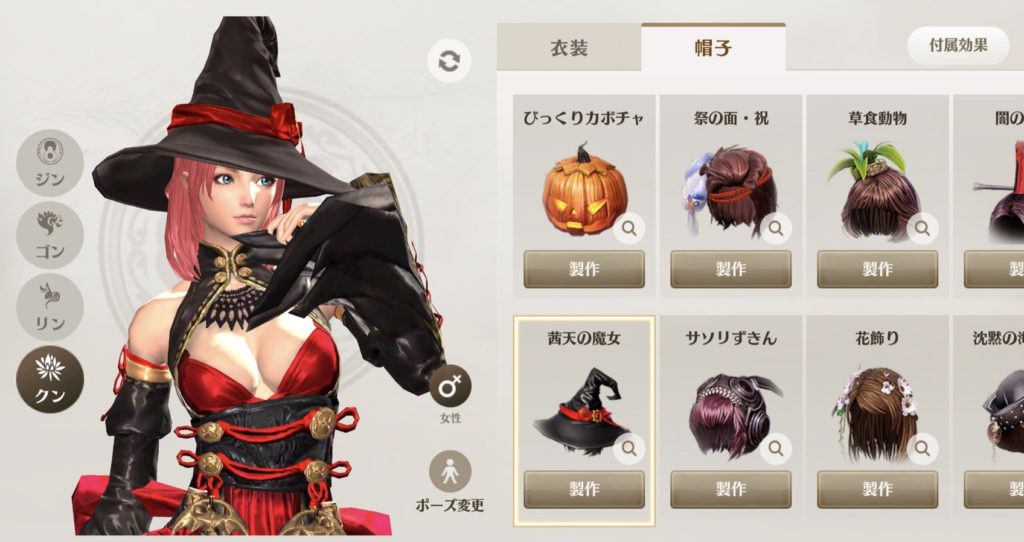Craft the 茜天の魔女 witch hat

(584, 489)
